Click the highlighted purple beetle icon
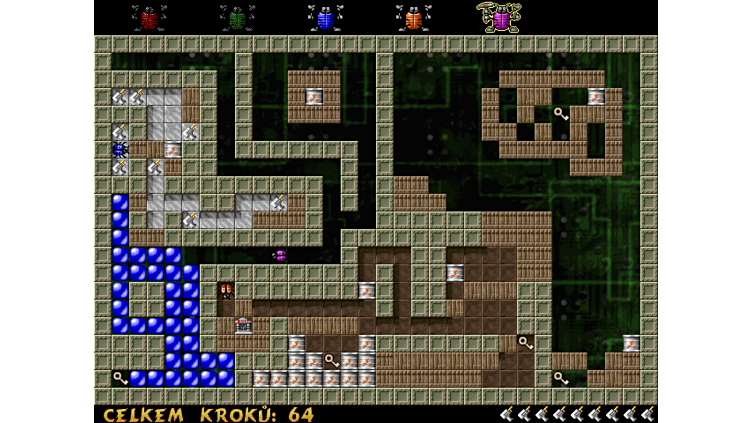 [500, 17]
